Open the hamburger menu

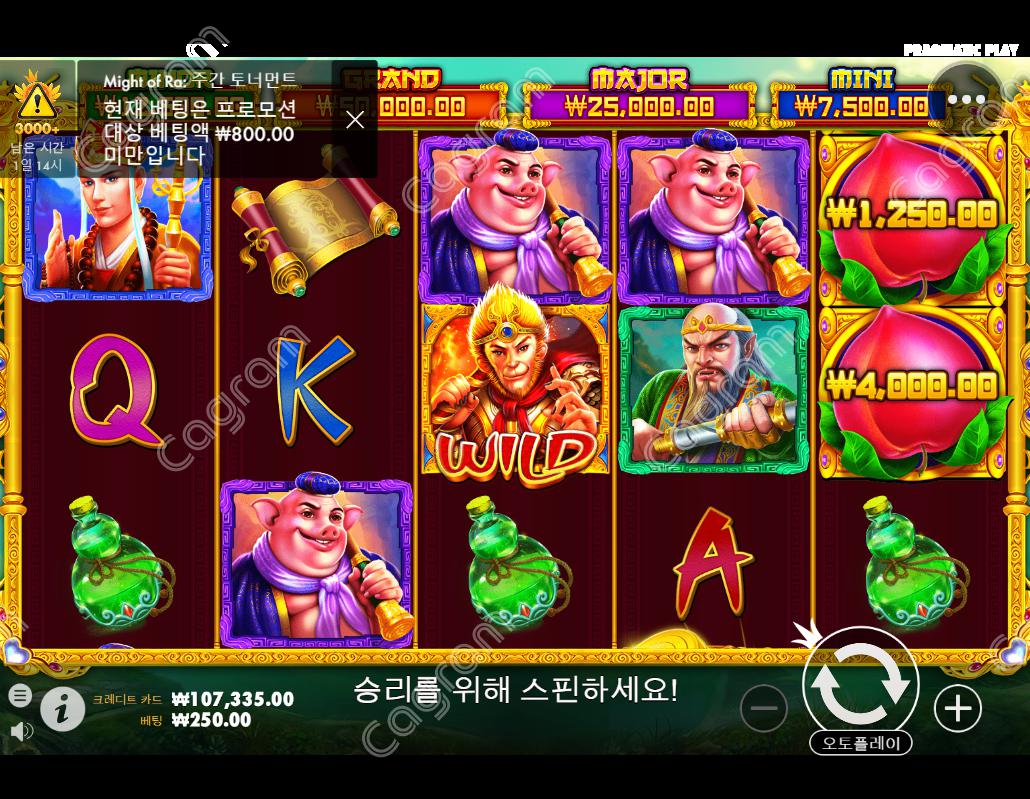click(x=20, y=695)
